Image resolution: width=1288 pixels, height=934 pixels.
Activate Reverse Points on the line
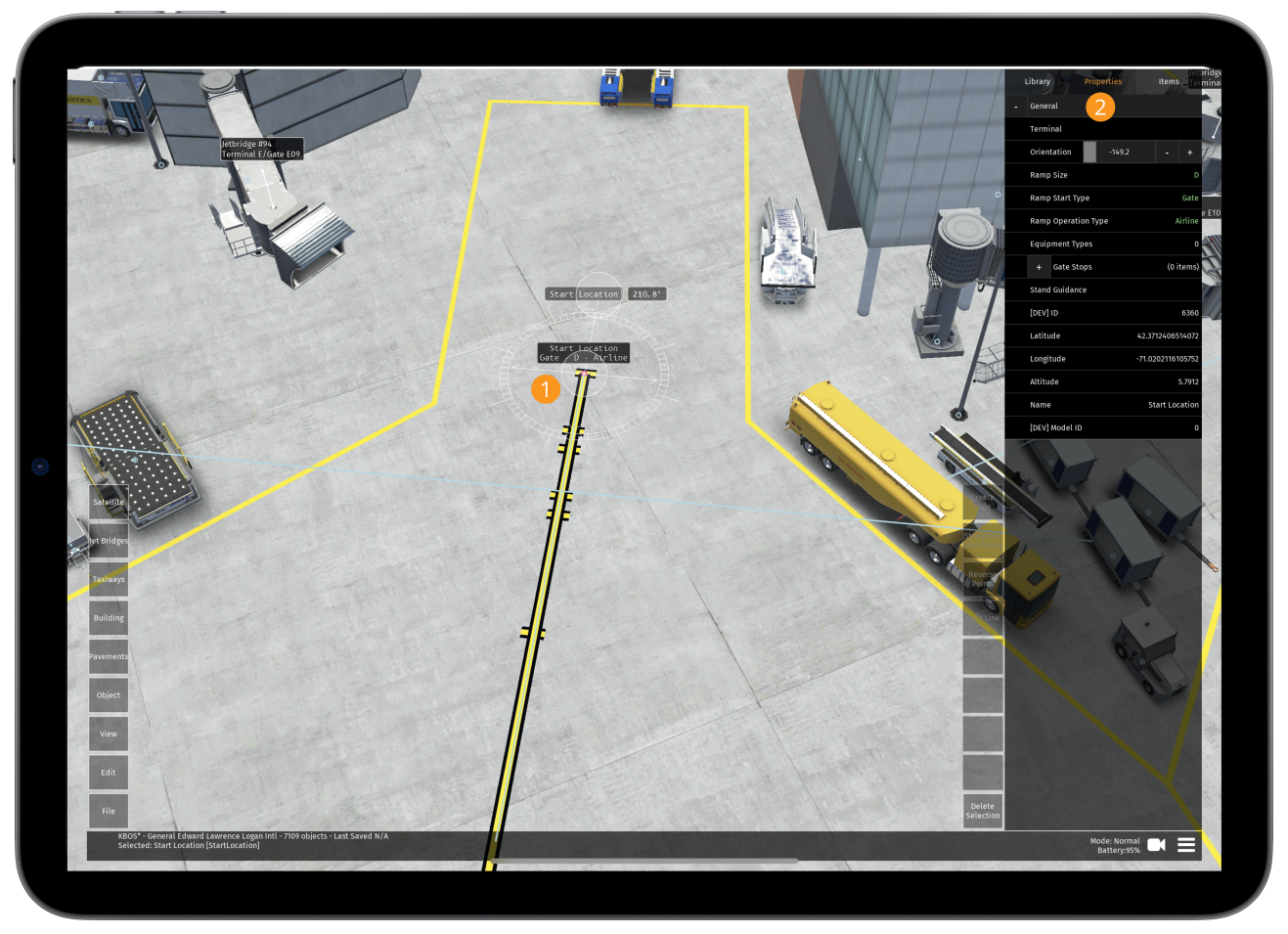[x=982, y=579]
